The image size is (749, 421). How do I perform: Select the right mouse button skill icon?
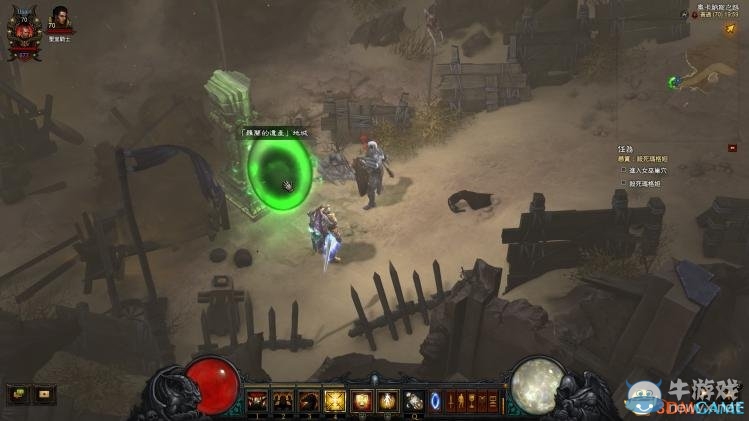pyautogui.click(x=387, y=401)
